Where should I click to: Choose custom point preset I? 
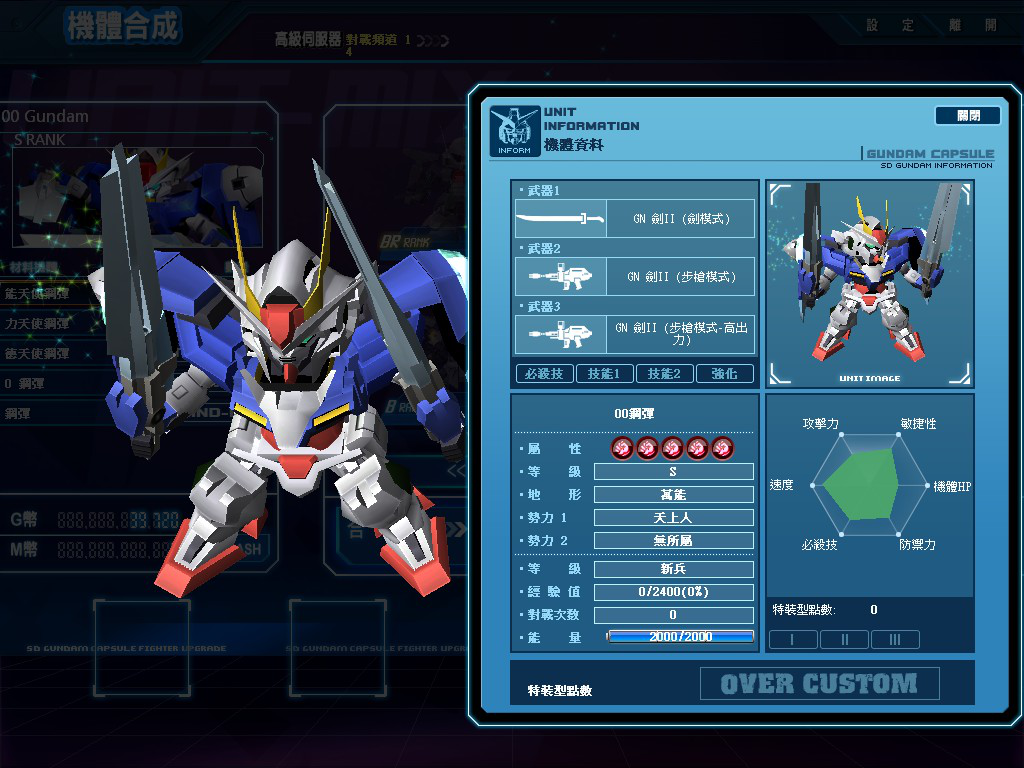point(792,640)
